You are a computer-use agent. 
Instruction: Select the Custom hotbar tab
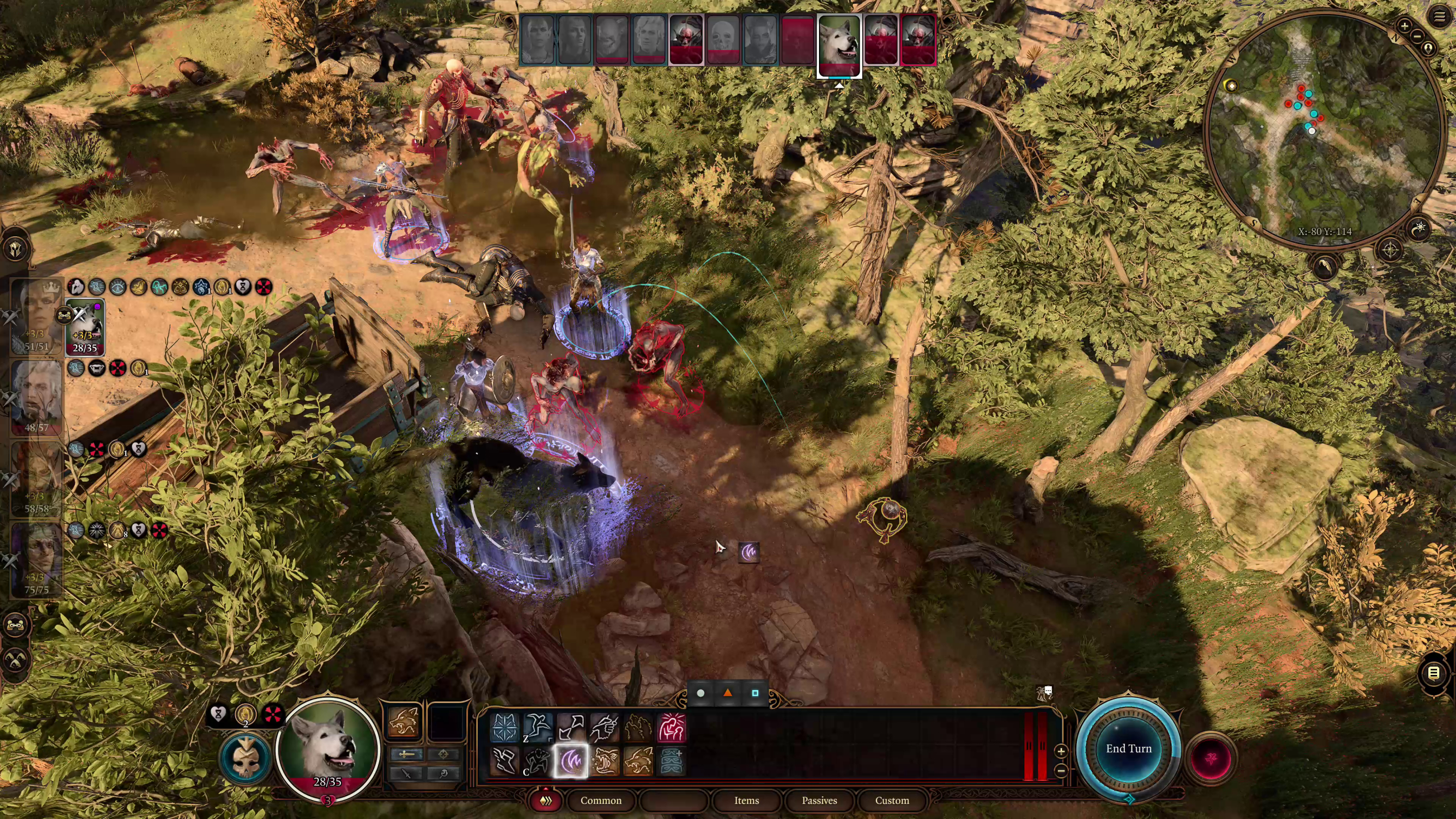892,801
